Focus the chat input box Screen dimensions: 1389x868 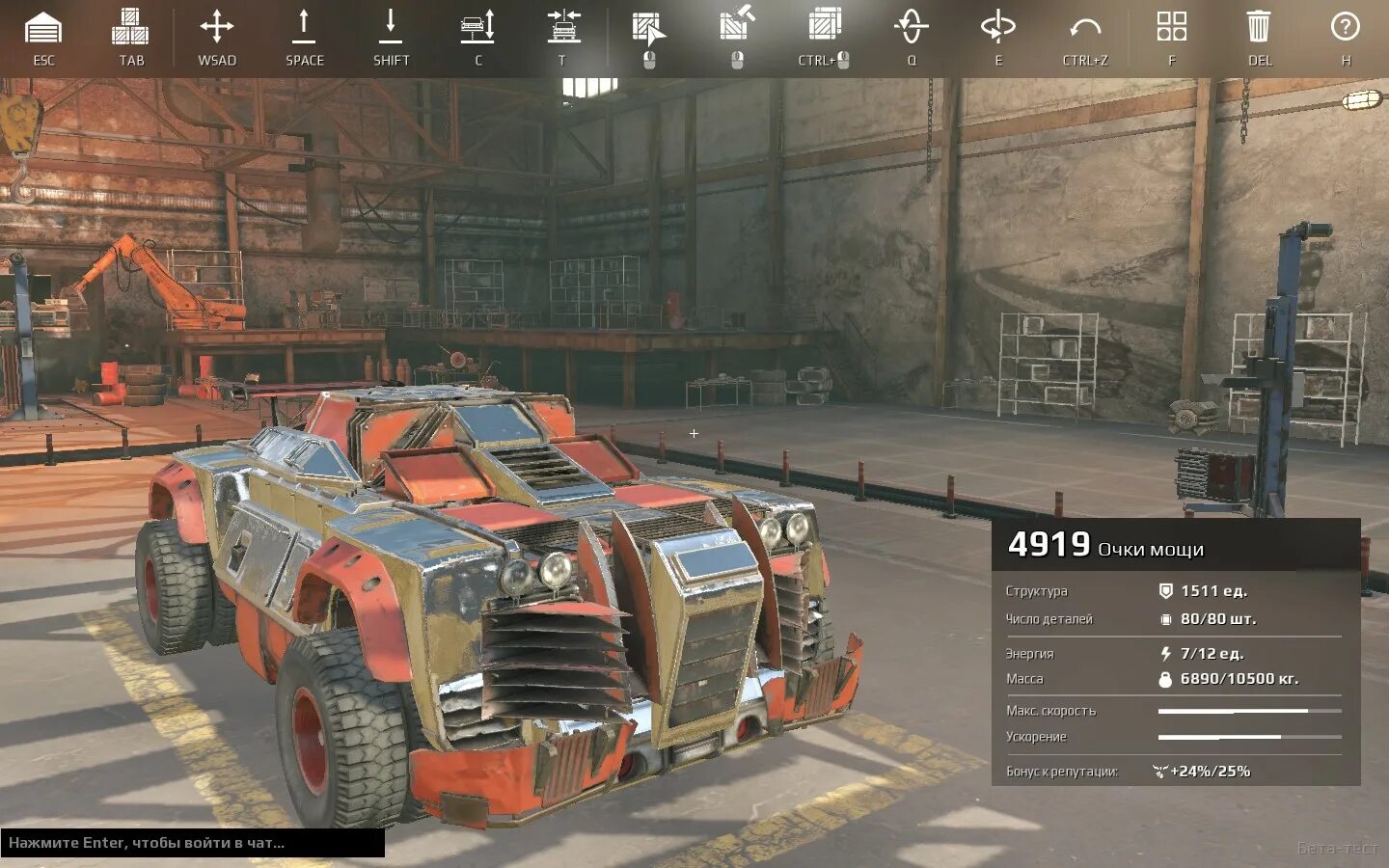click(x=192, y=843)
